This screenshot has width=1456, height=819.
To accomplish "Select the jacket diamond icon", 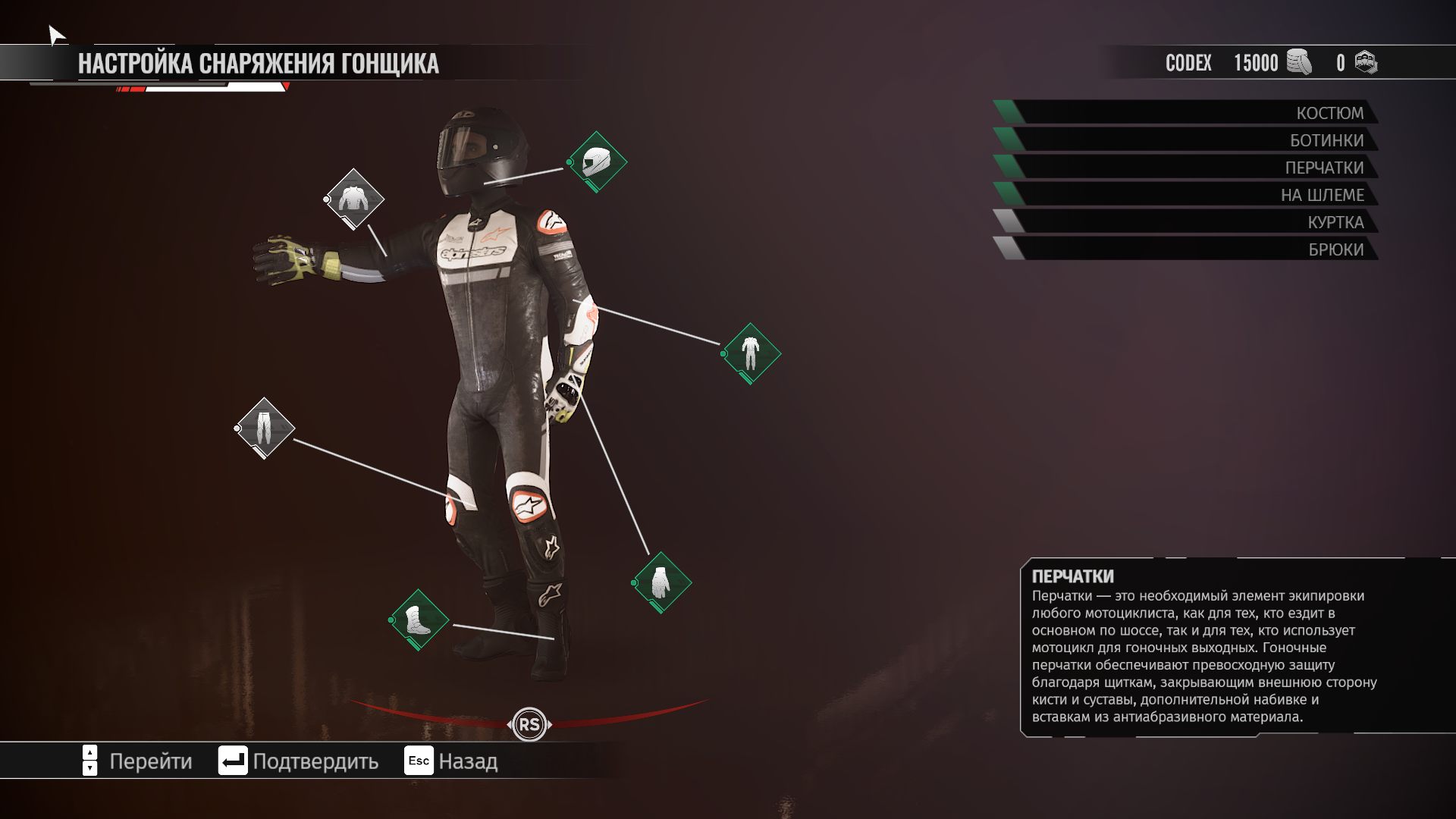I will click(x=354, y=199).
